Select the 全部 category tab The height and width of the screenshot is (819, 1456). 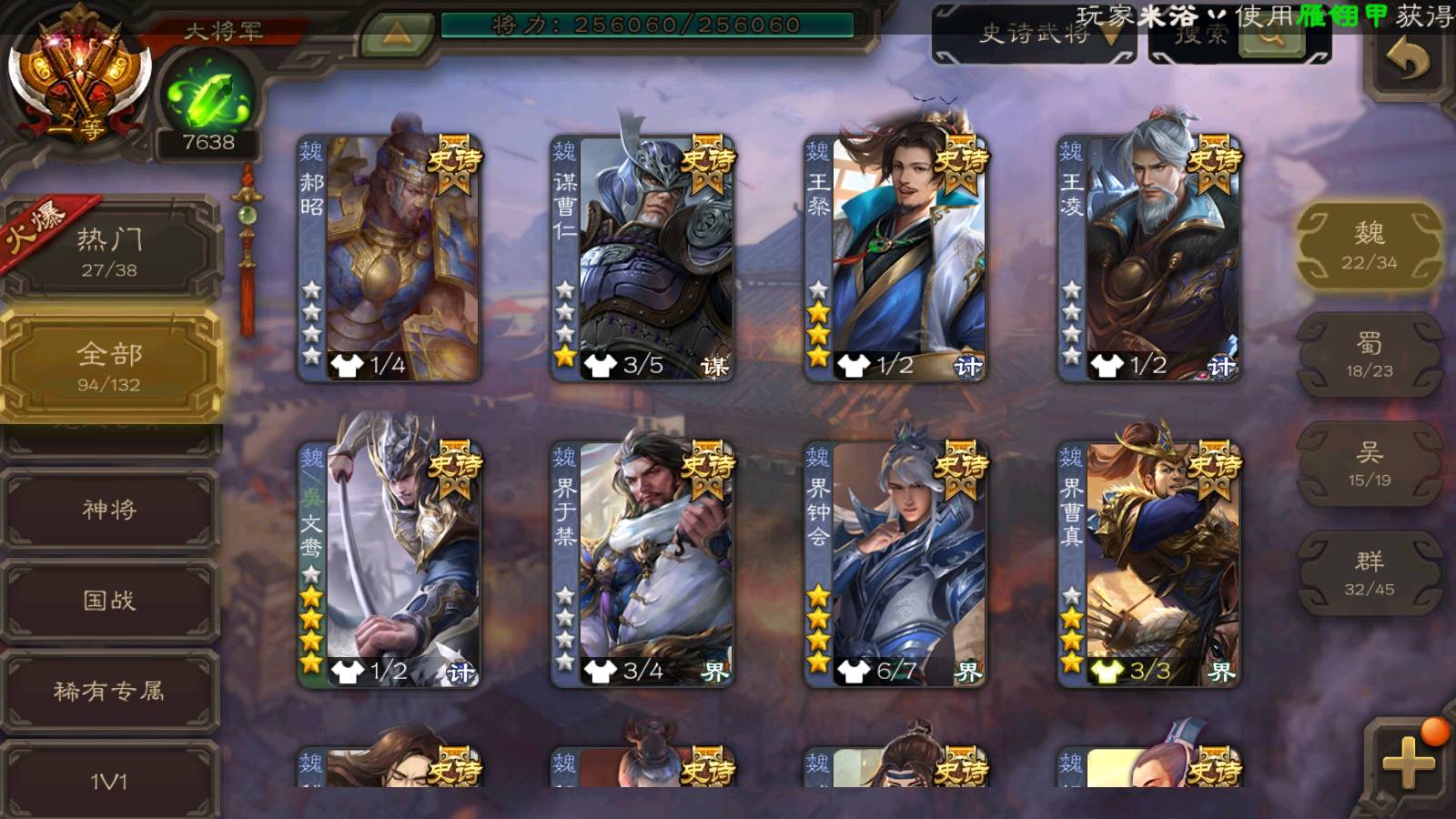pos(110,366)
